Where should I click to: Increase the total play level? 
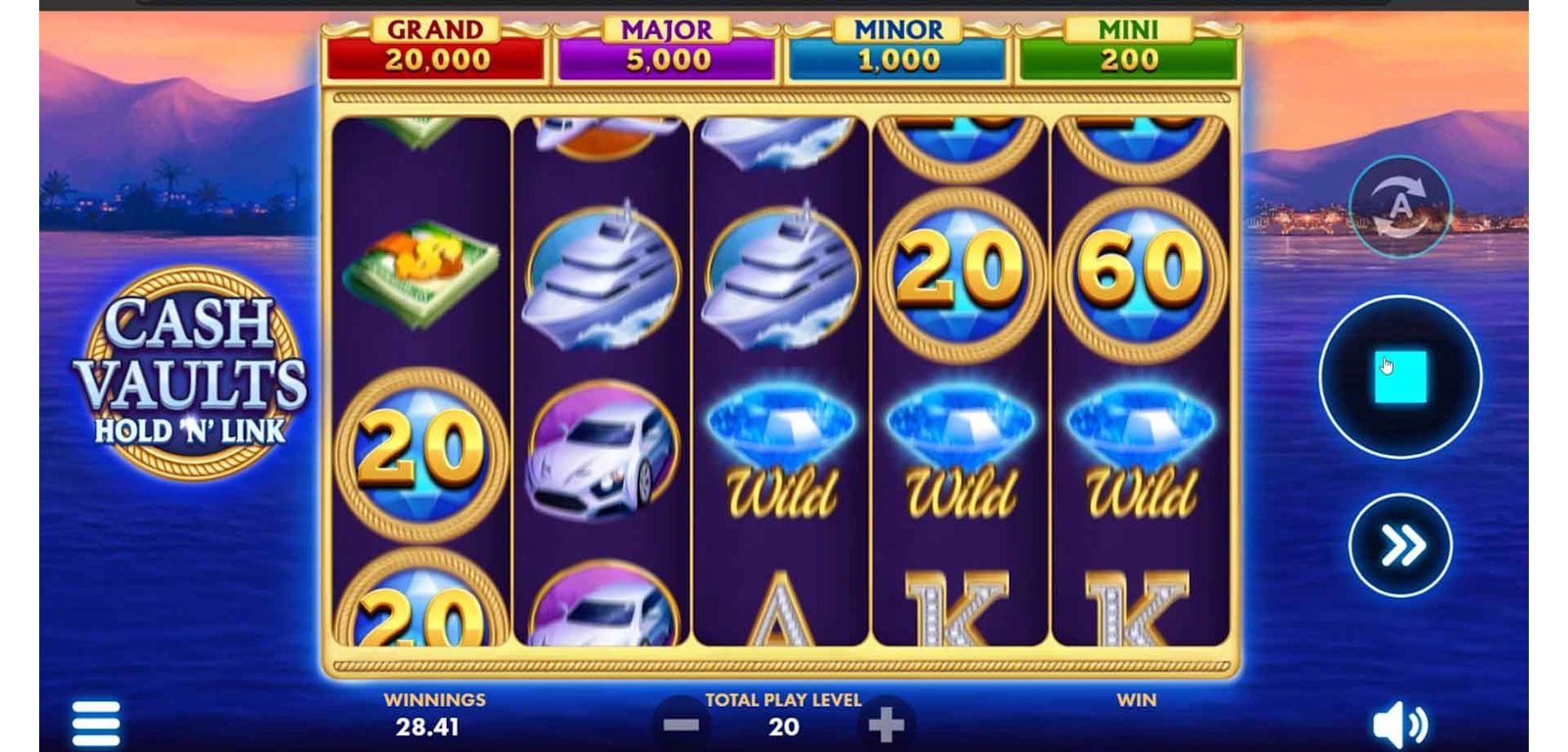886,726
